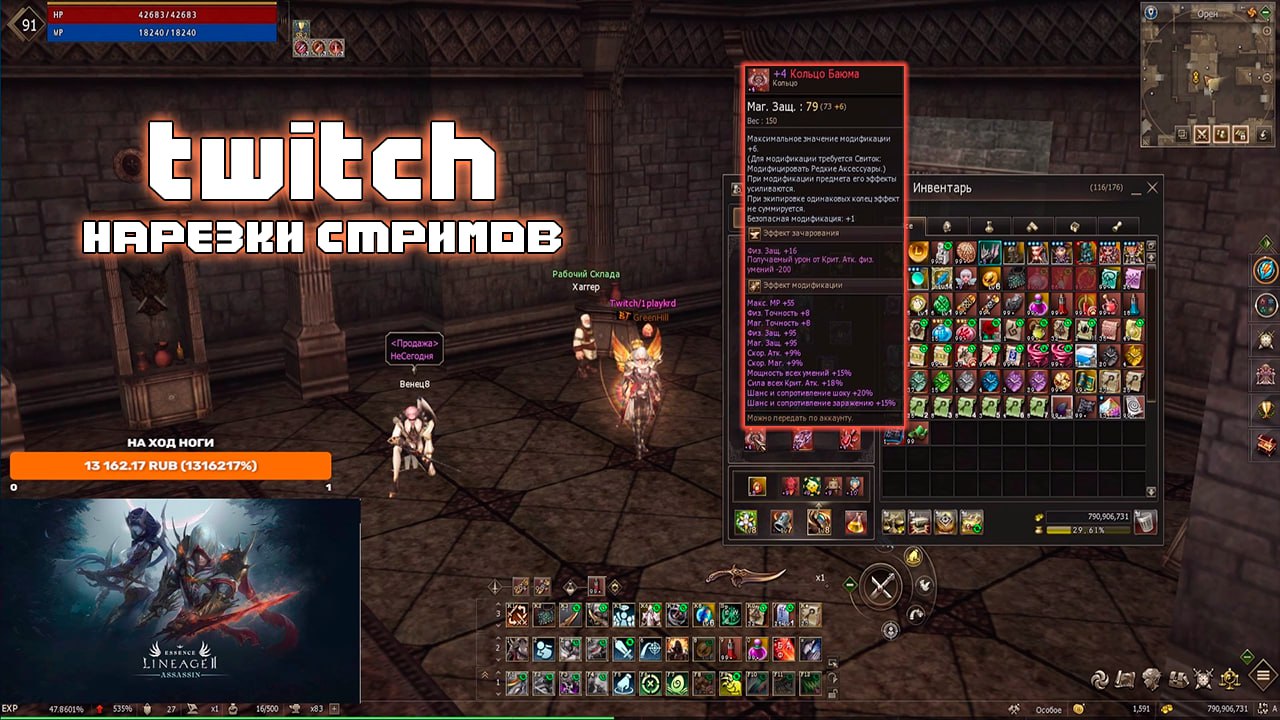1280x720 pixels.
Task: Select the white-and-blue box inventory item
Action: [x=1087, y=355]
